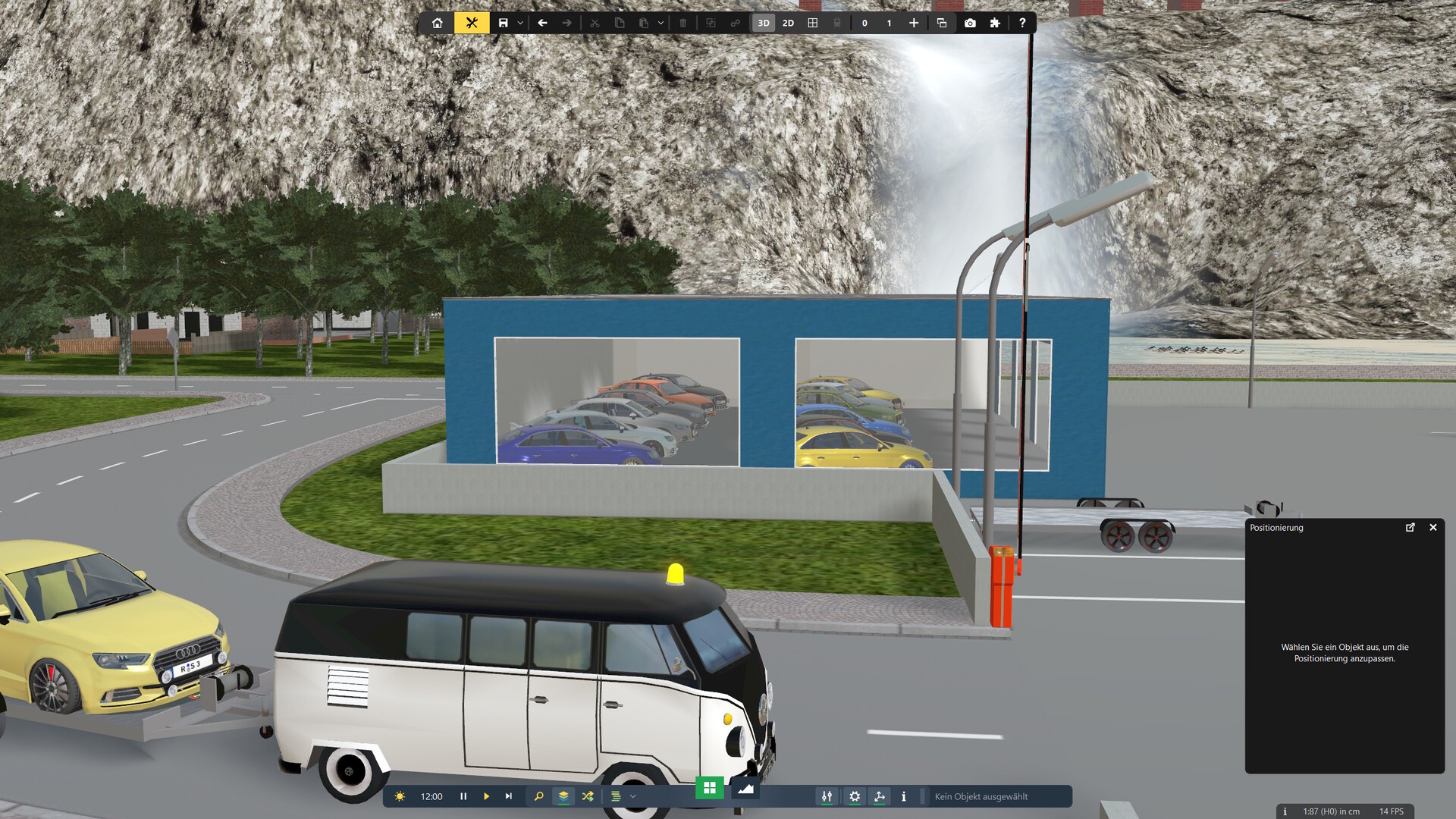
Task: Open the home menu icon
Action: click(438, 23)
